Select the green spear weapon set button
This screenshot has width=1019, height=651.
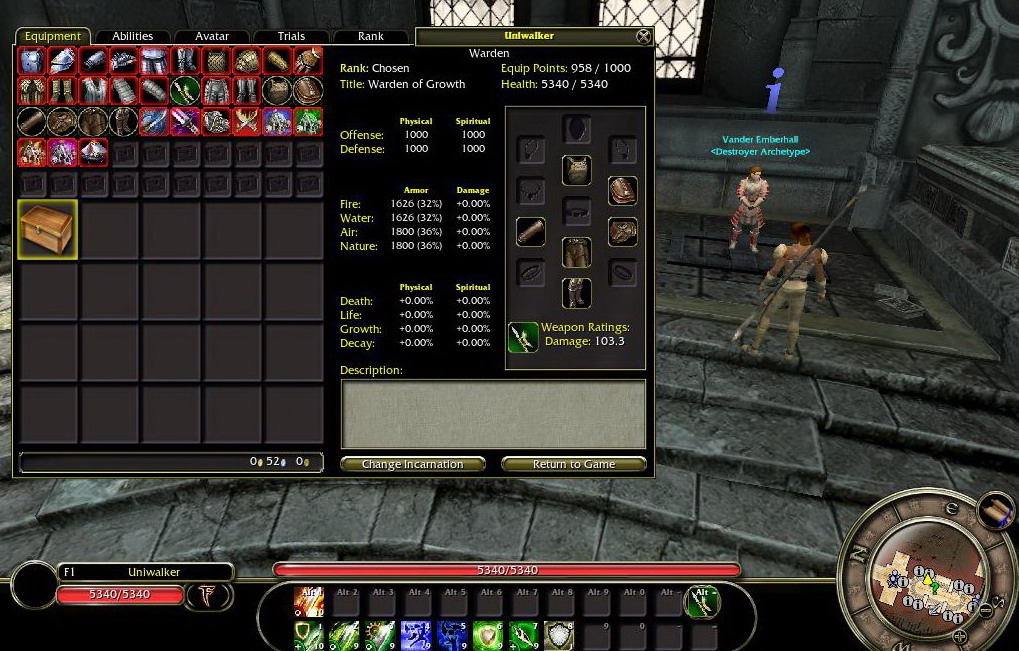(702, 601)
